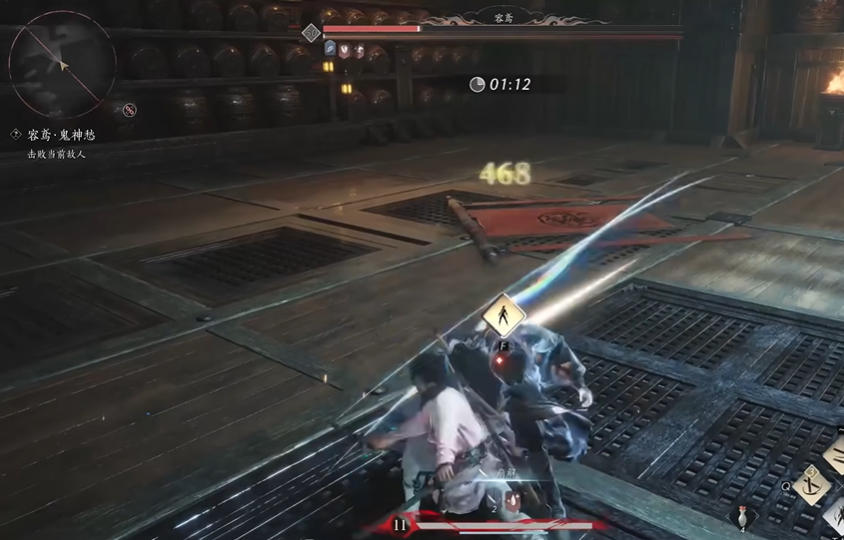Use the white healing vase item

click(741, 517)
